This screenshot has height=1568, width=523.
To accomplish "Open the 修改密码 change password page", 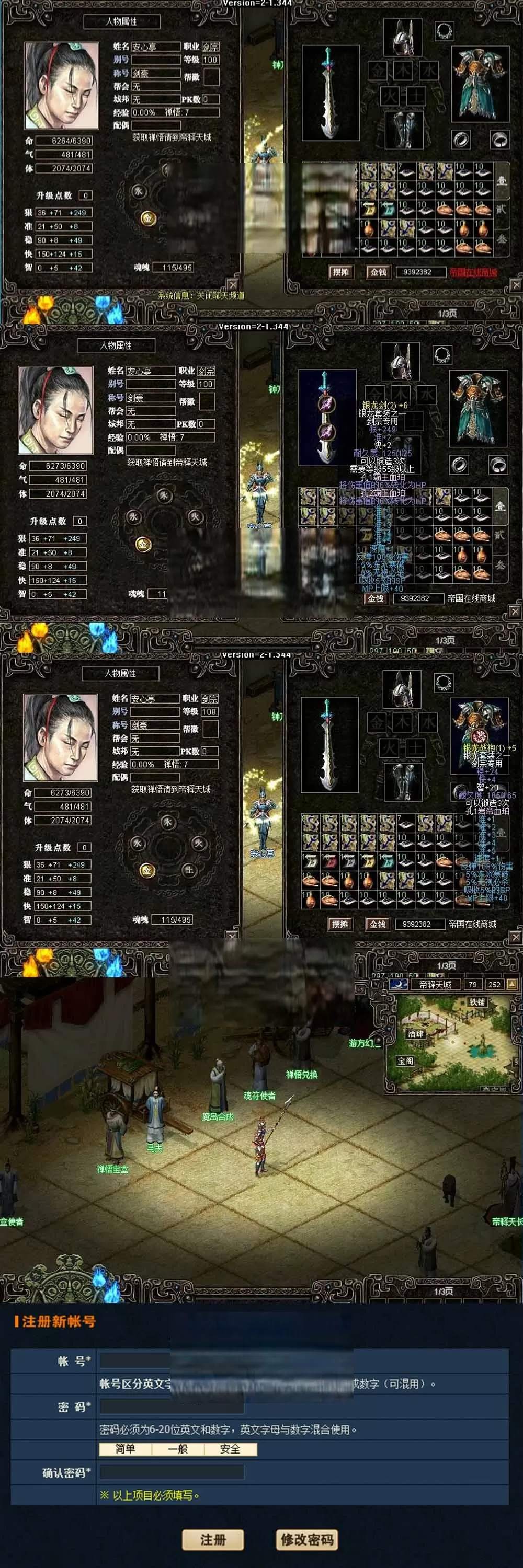I will 306,1539.
